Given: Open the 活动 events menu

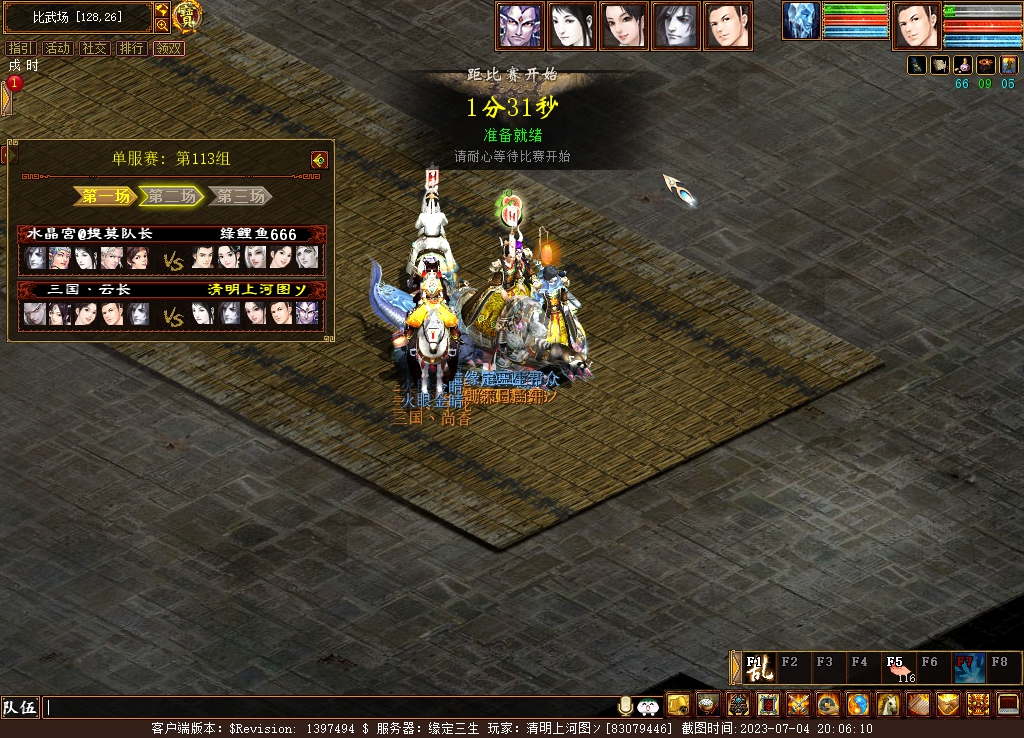Looking at the screenshot, I should point(57,48).
